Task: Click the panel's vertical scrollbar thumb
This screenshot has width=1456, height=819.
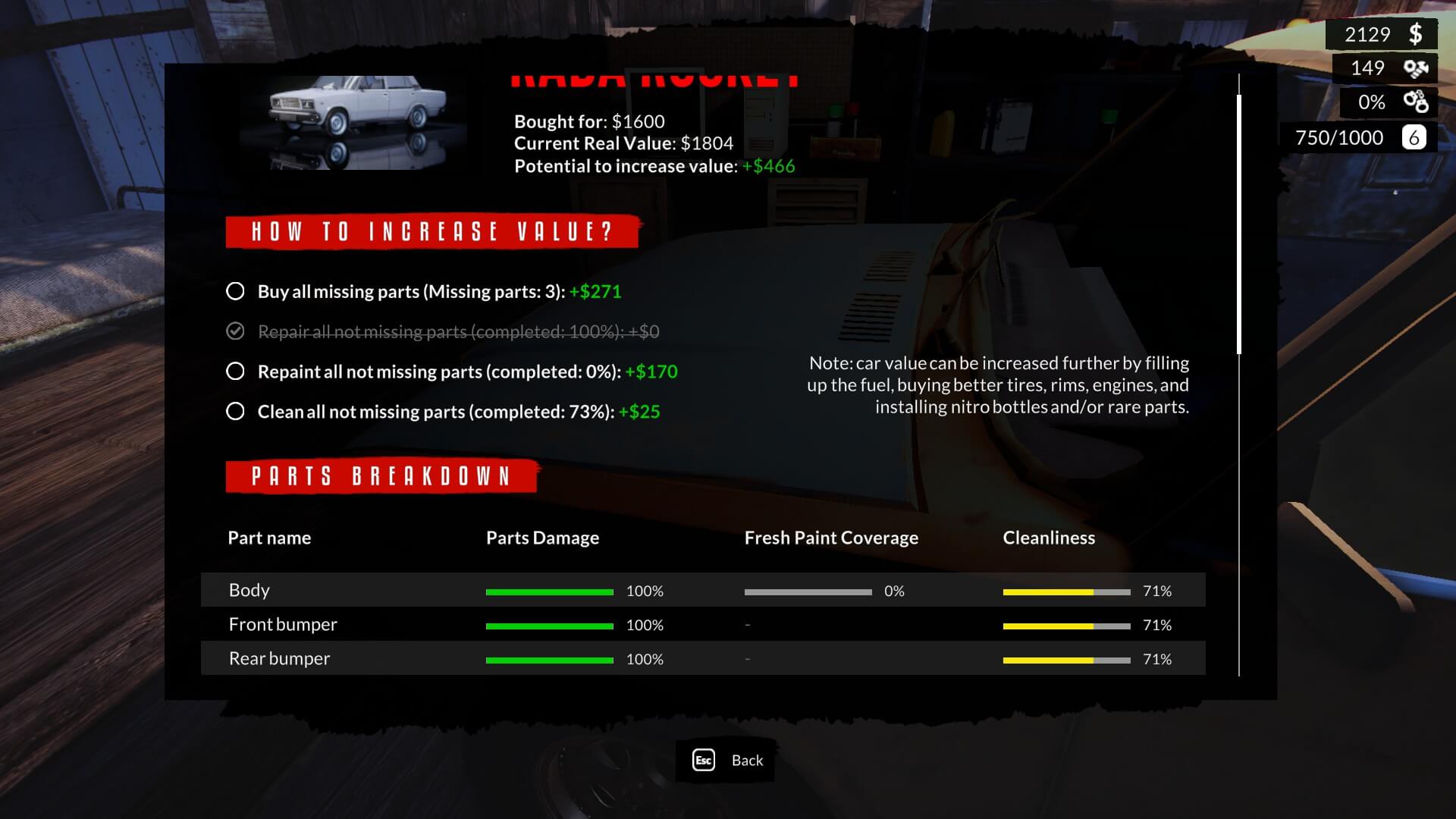Action: tap(1239, 224)
